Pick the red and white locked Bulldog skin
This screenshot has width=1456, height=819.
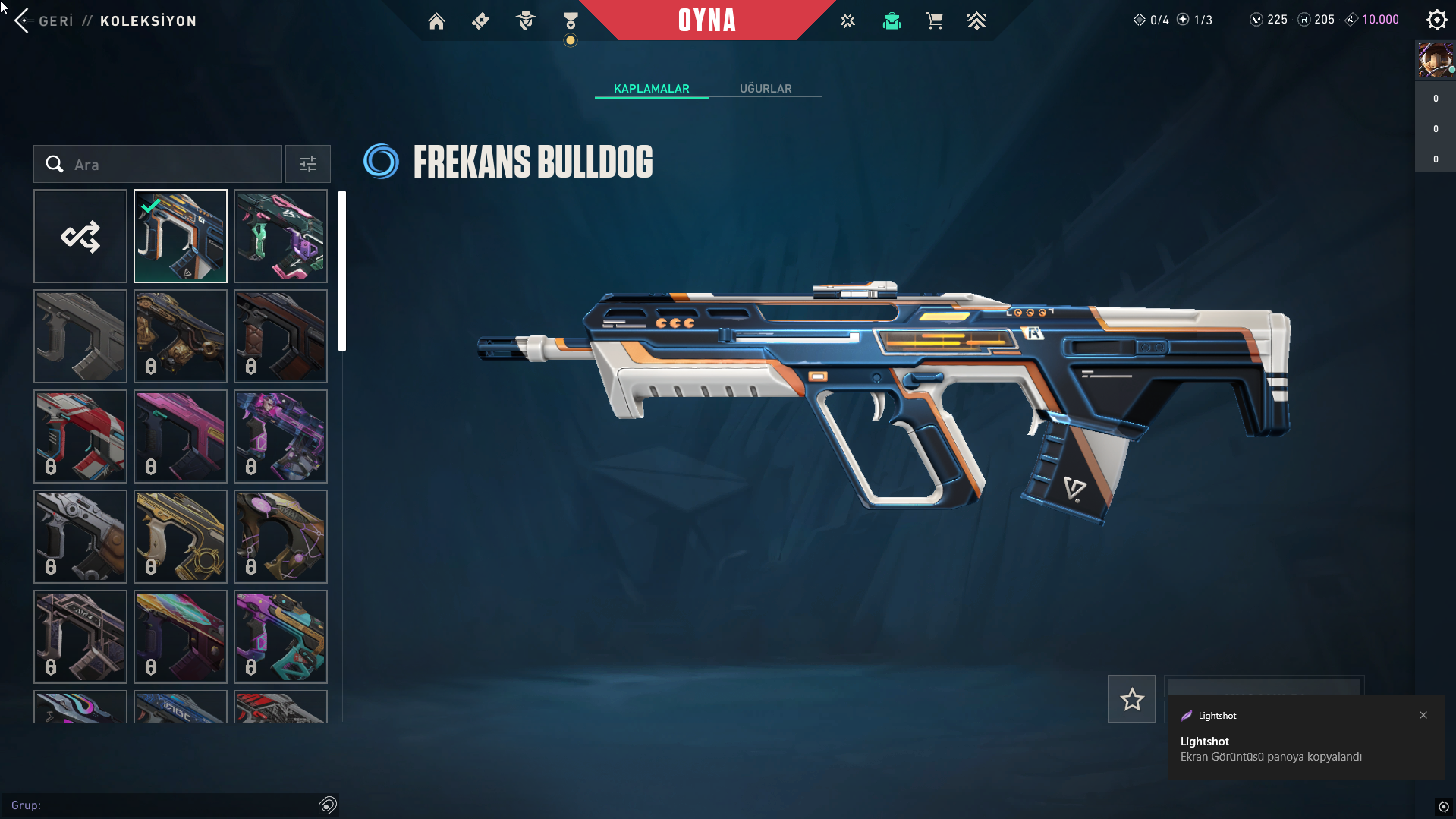(x=80, y=436)
